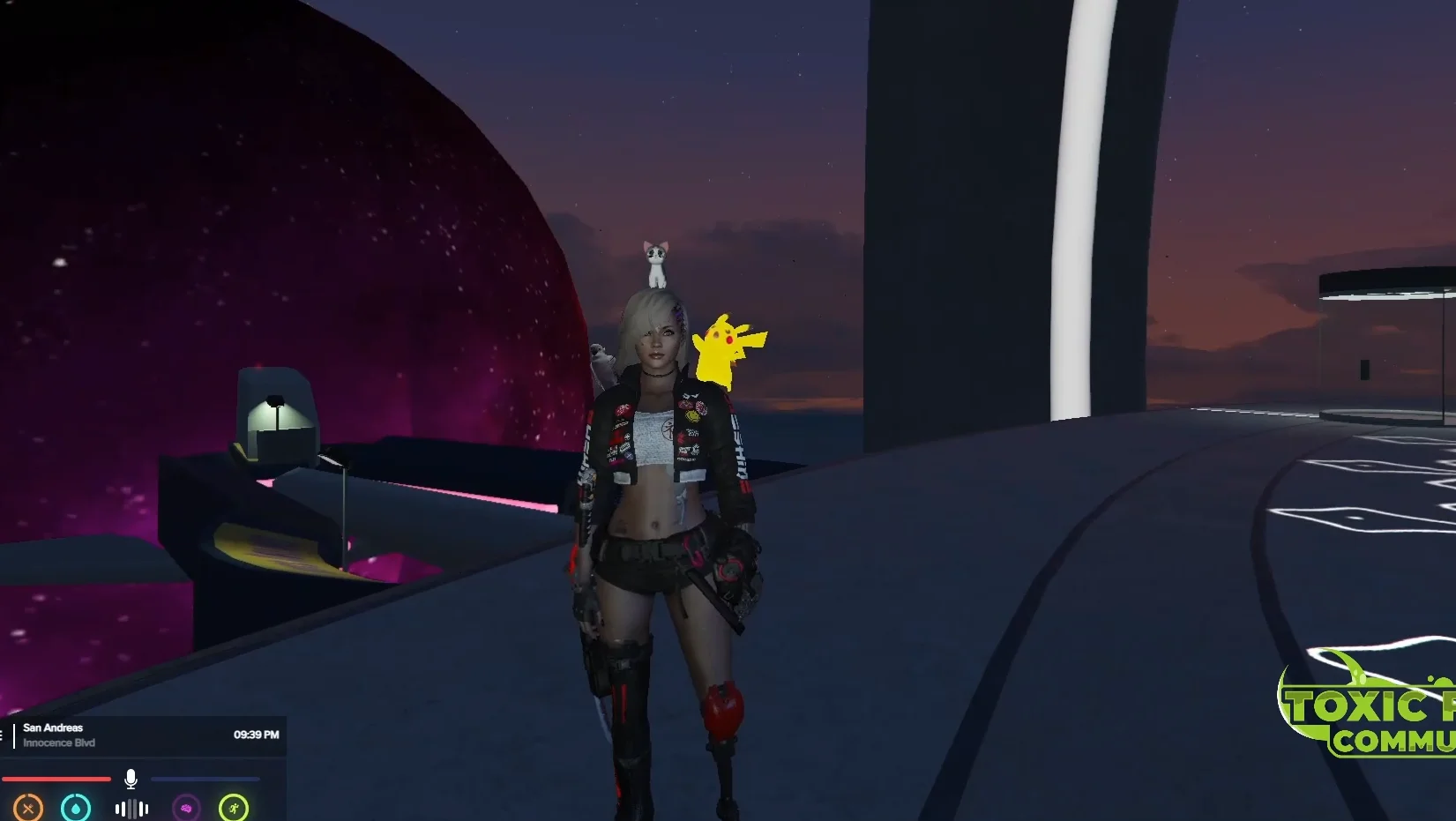Image resolution: width=1456 pixels, height=821 pixels.
Task: Select the green running-man stamina icon
Action: point(234,808)
